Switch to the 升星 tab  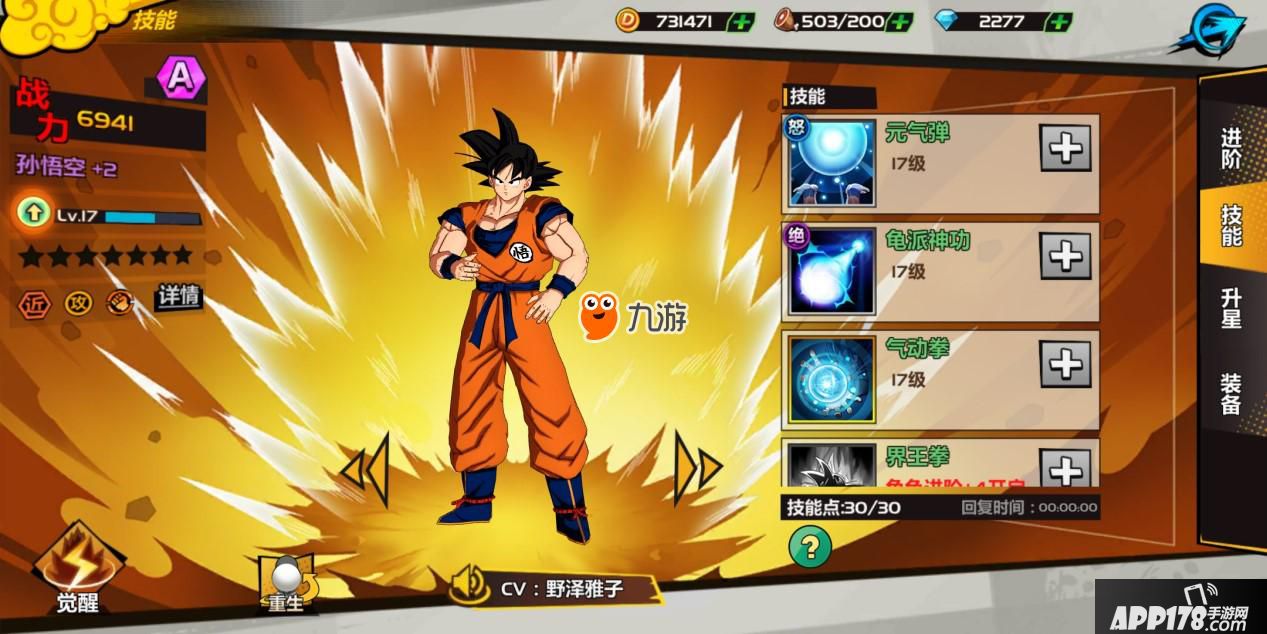pos(1231,308)
